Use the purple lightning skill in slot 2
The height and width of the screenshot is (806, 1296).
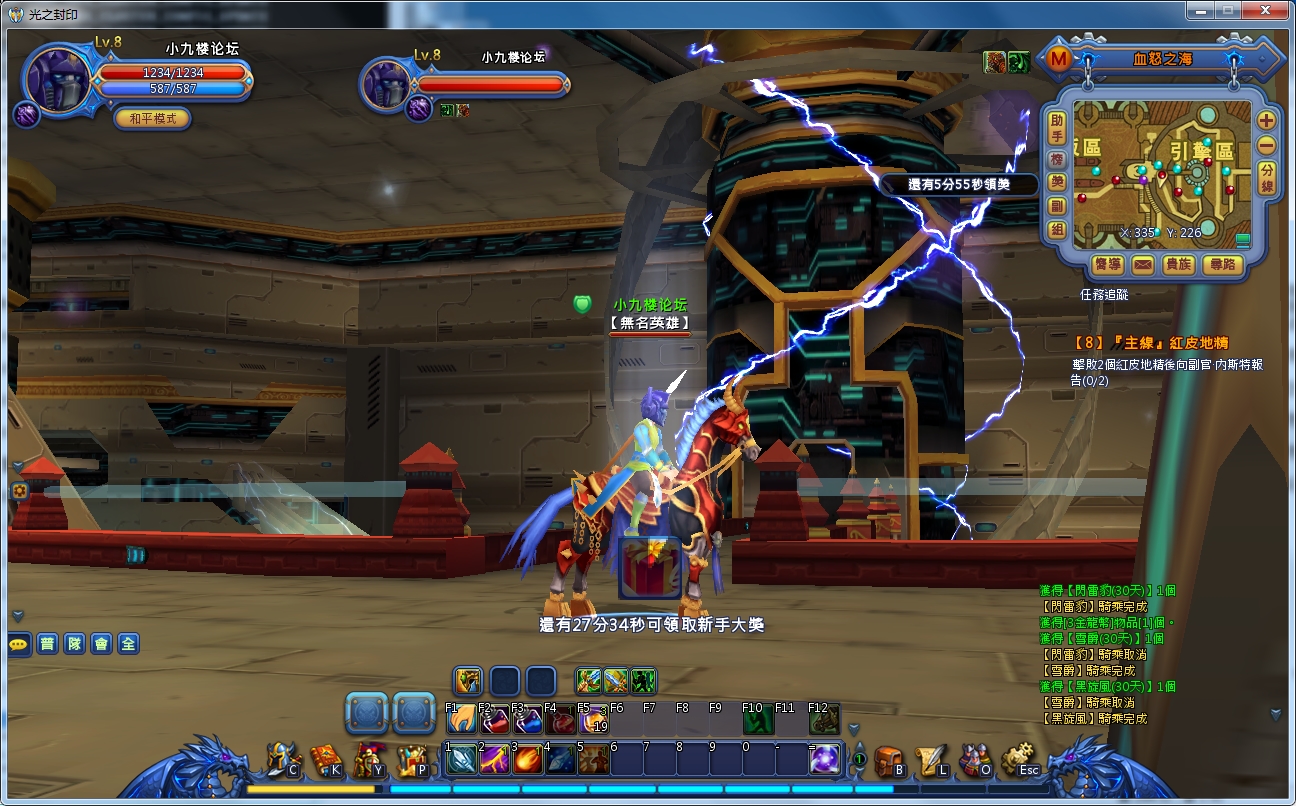click(495, 760)
